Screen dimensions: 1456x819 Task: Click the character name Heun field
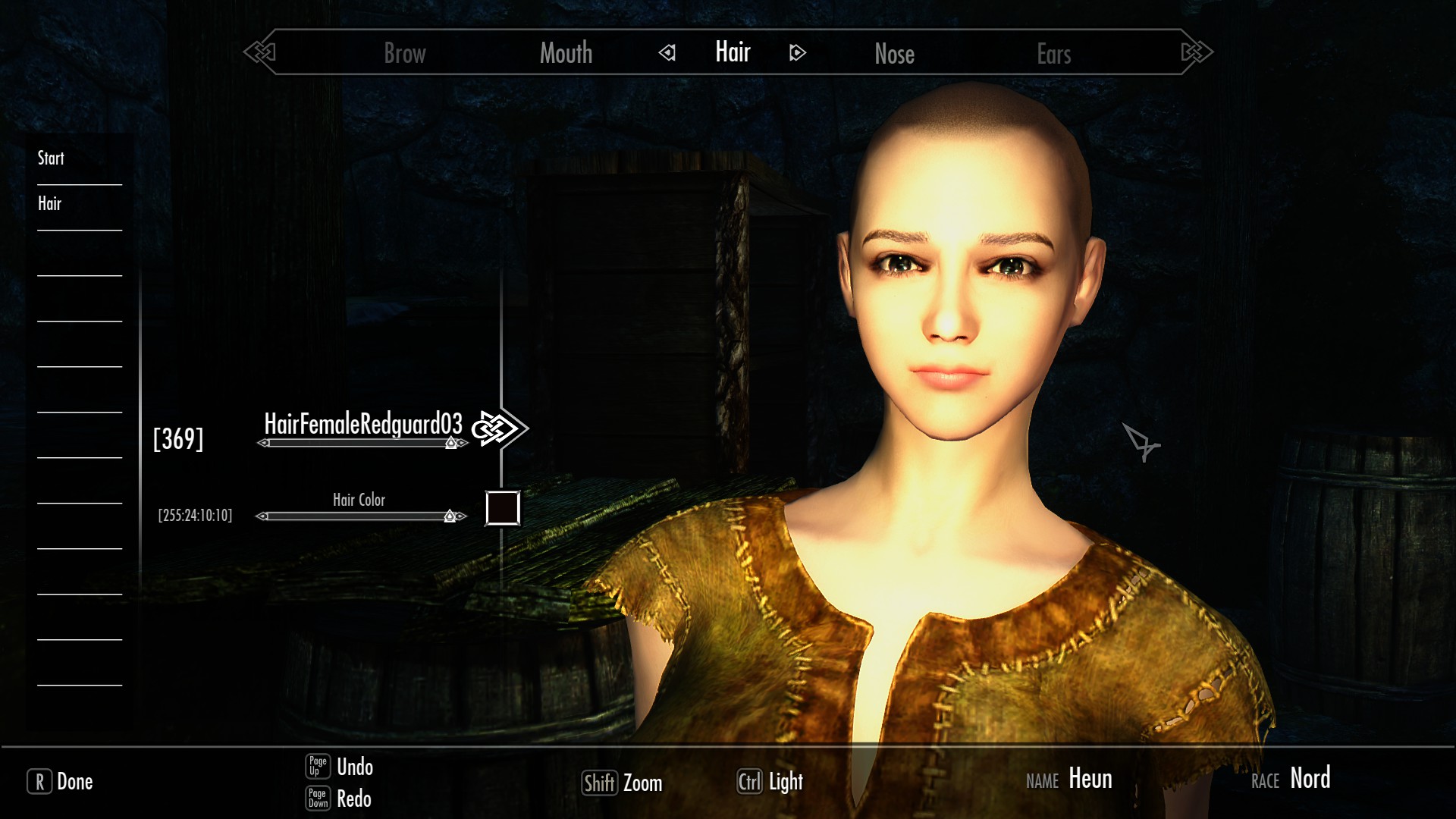pos(1090,779)
